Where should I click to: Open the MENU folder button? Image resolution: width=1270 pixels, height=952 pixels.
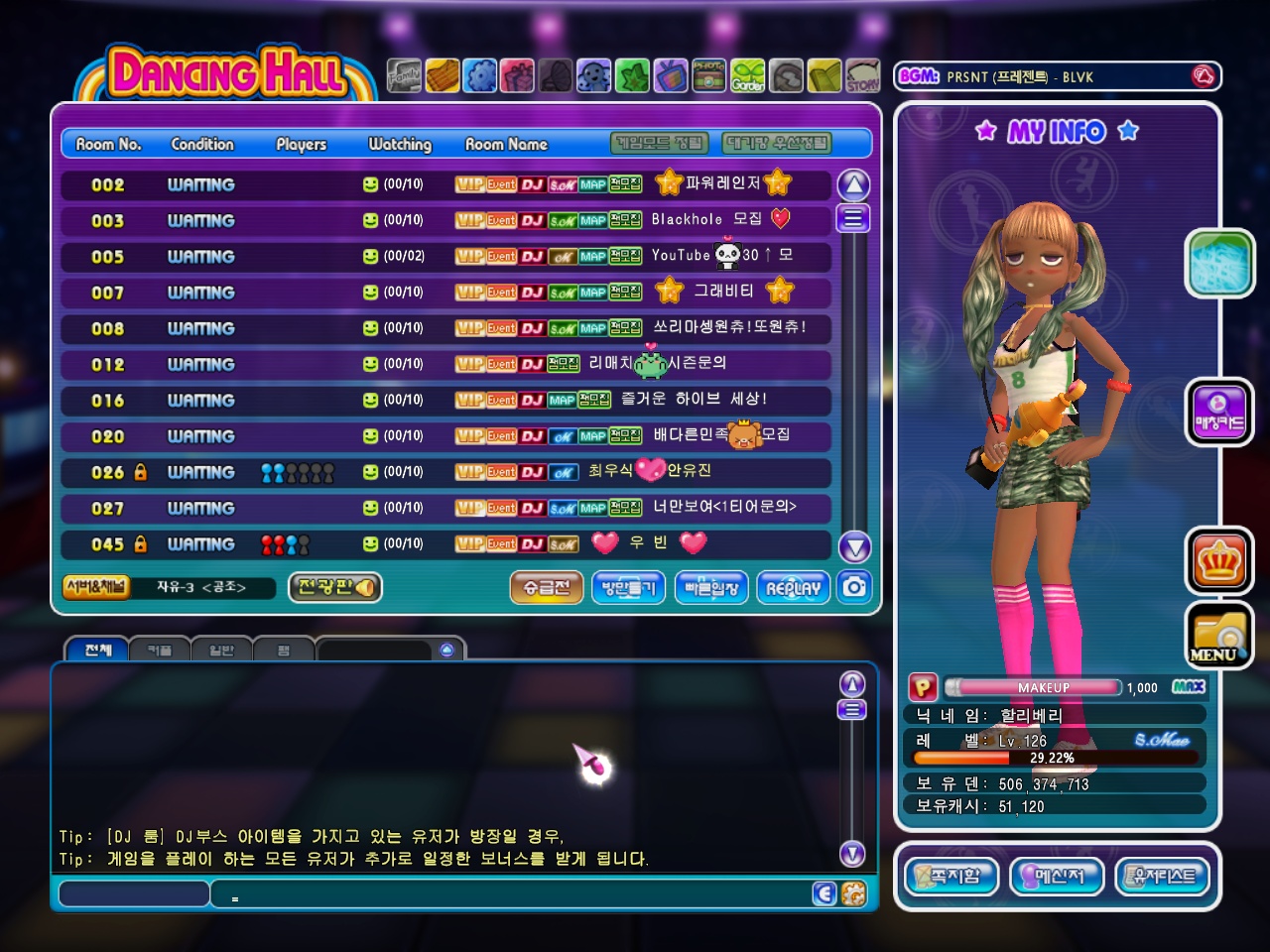point(1218,635)
